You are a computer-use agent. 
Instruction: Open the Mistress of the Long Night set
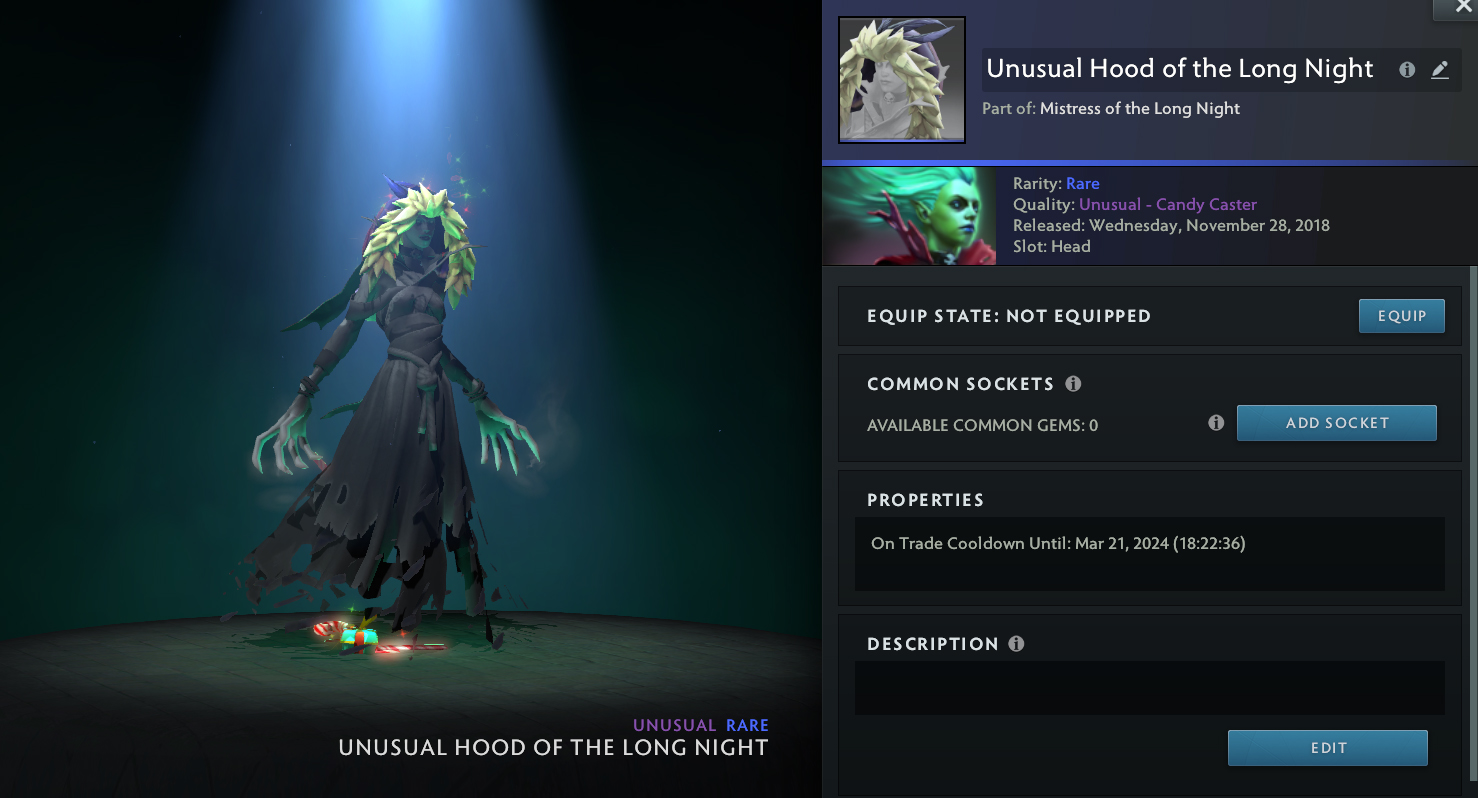(1139, 109)
